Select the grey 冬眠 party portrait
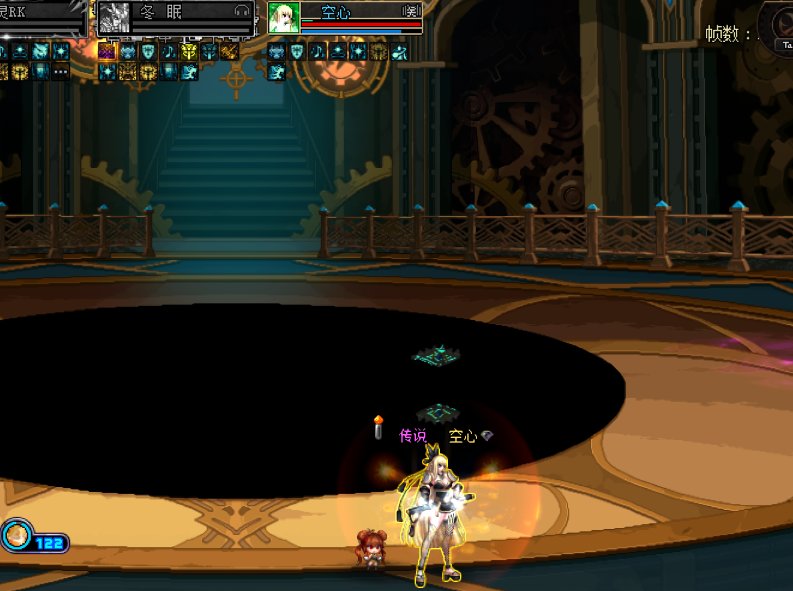793x591 pixels. 113,18
